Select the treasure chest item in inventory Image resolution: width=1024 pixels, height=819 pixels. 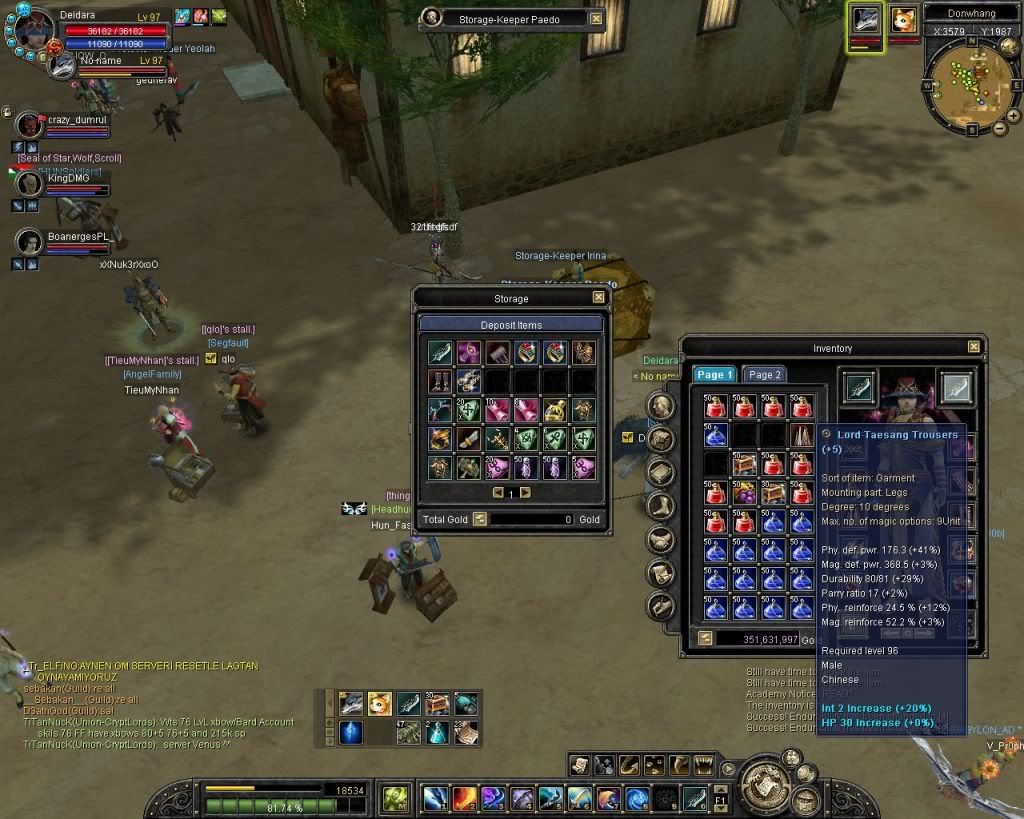pyautogui.click(x=743, y=464)
